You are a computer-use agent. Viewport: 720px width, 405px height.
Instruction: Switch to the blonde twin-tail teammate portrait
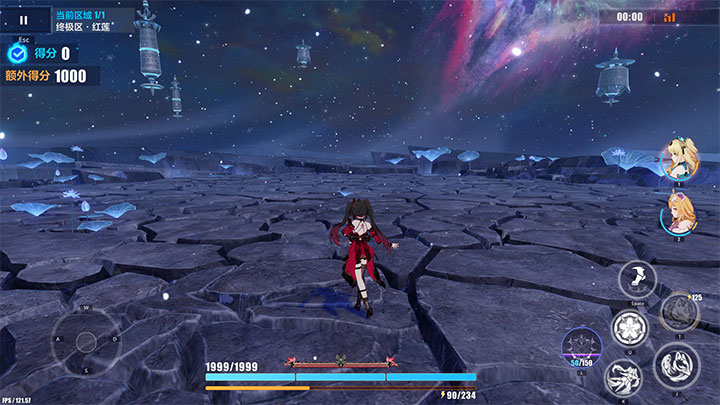(x=677, y=160)
